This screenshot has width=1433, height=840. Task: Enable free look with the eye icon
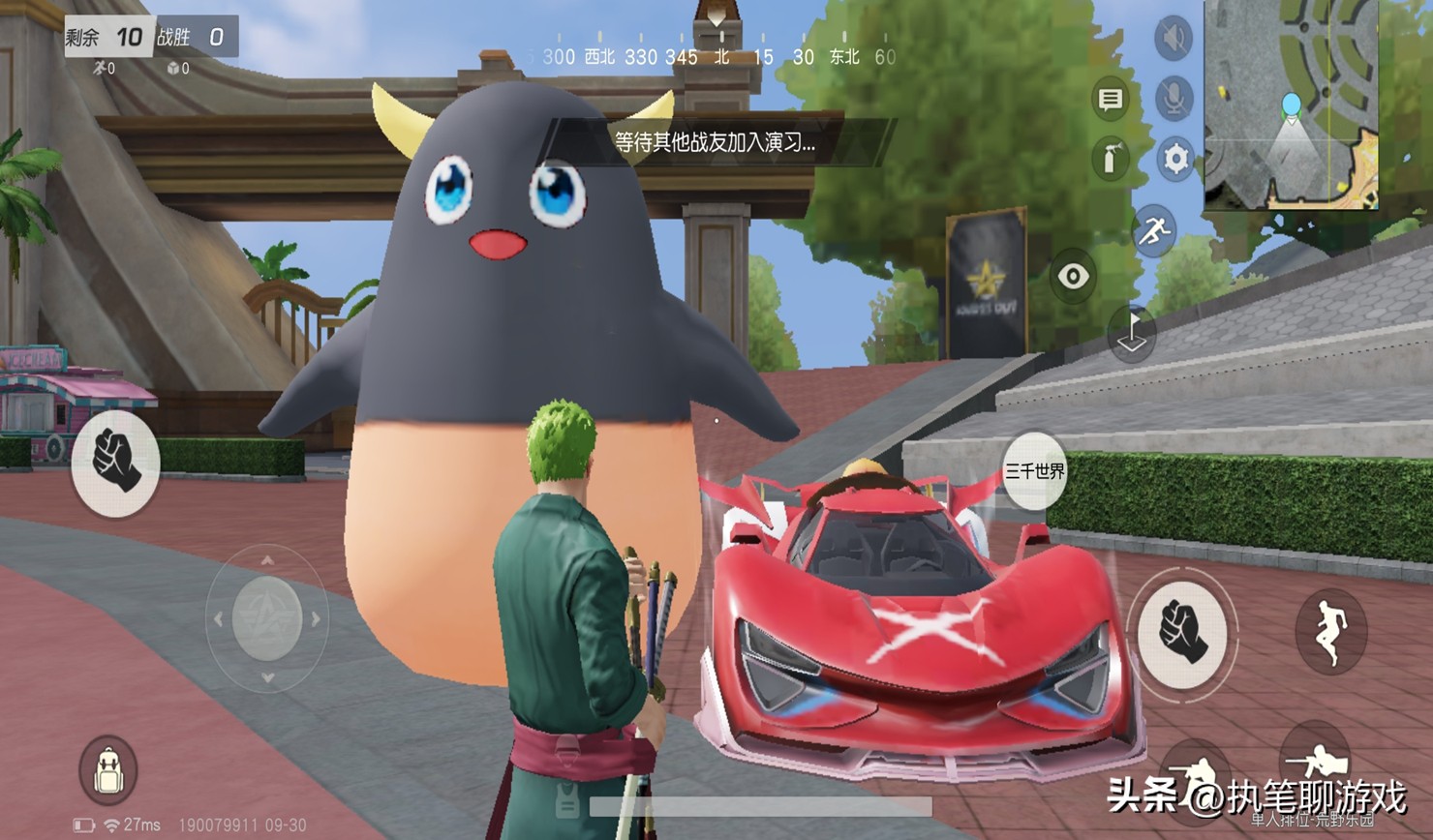[1075, 278]
